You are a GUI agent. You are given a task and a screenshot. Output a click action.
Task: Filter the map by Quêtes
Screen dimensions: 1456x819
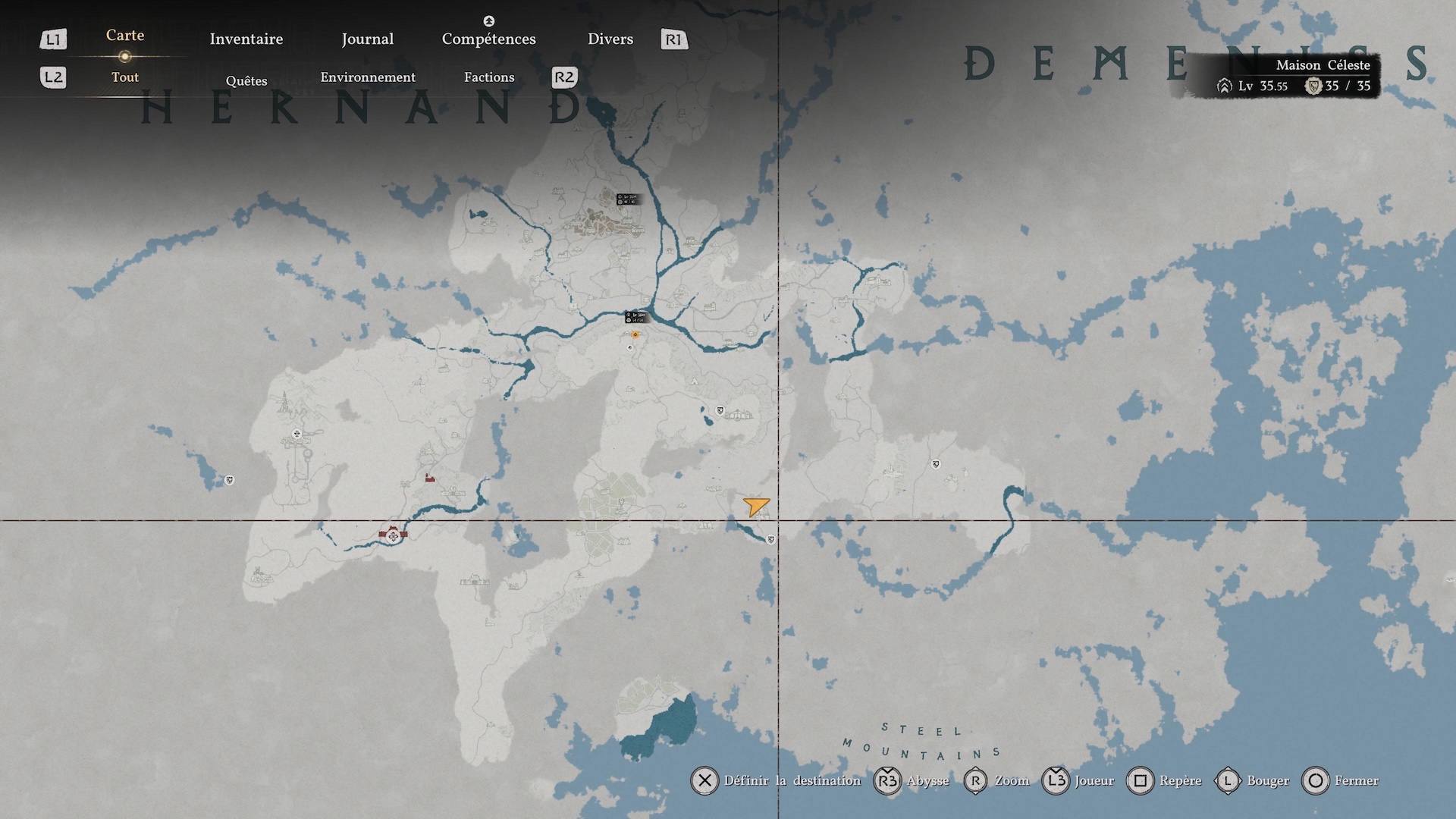pyautogui.click(x=246, y=80)
